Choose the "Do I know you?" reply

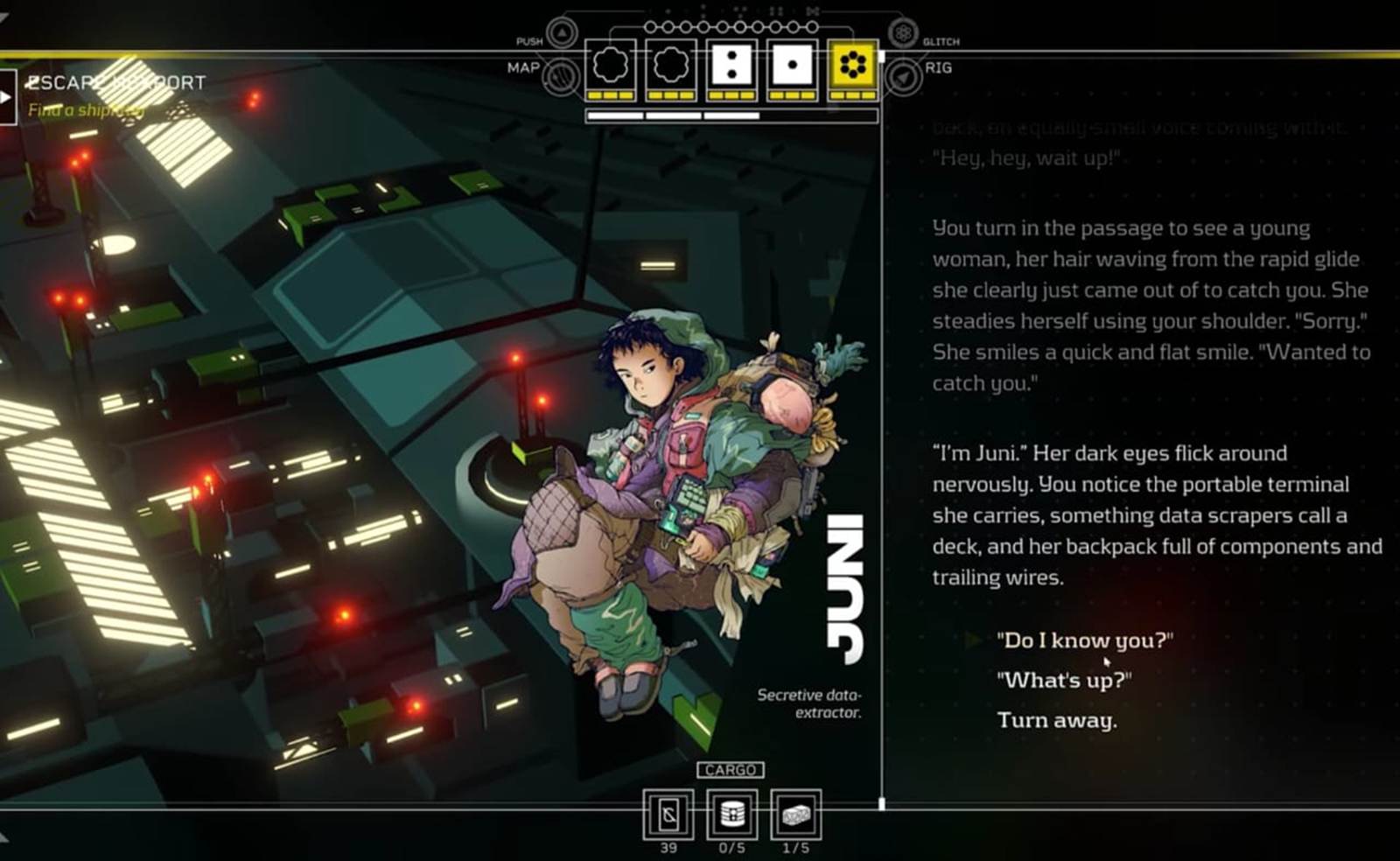[x=1084, y=640]
